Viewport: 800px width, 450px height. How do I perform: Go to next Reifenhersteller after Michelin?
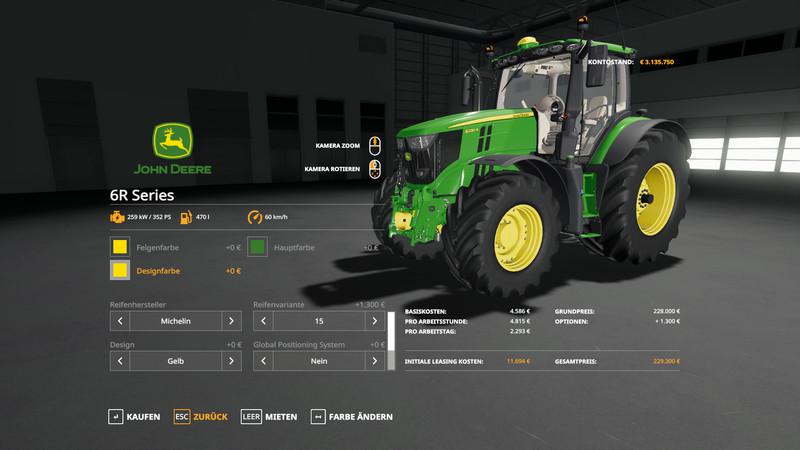(x=230, y=321)
